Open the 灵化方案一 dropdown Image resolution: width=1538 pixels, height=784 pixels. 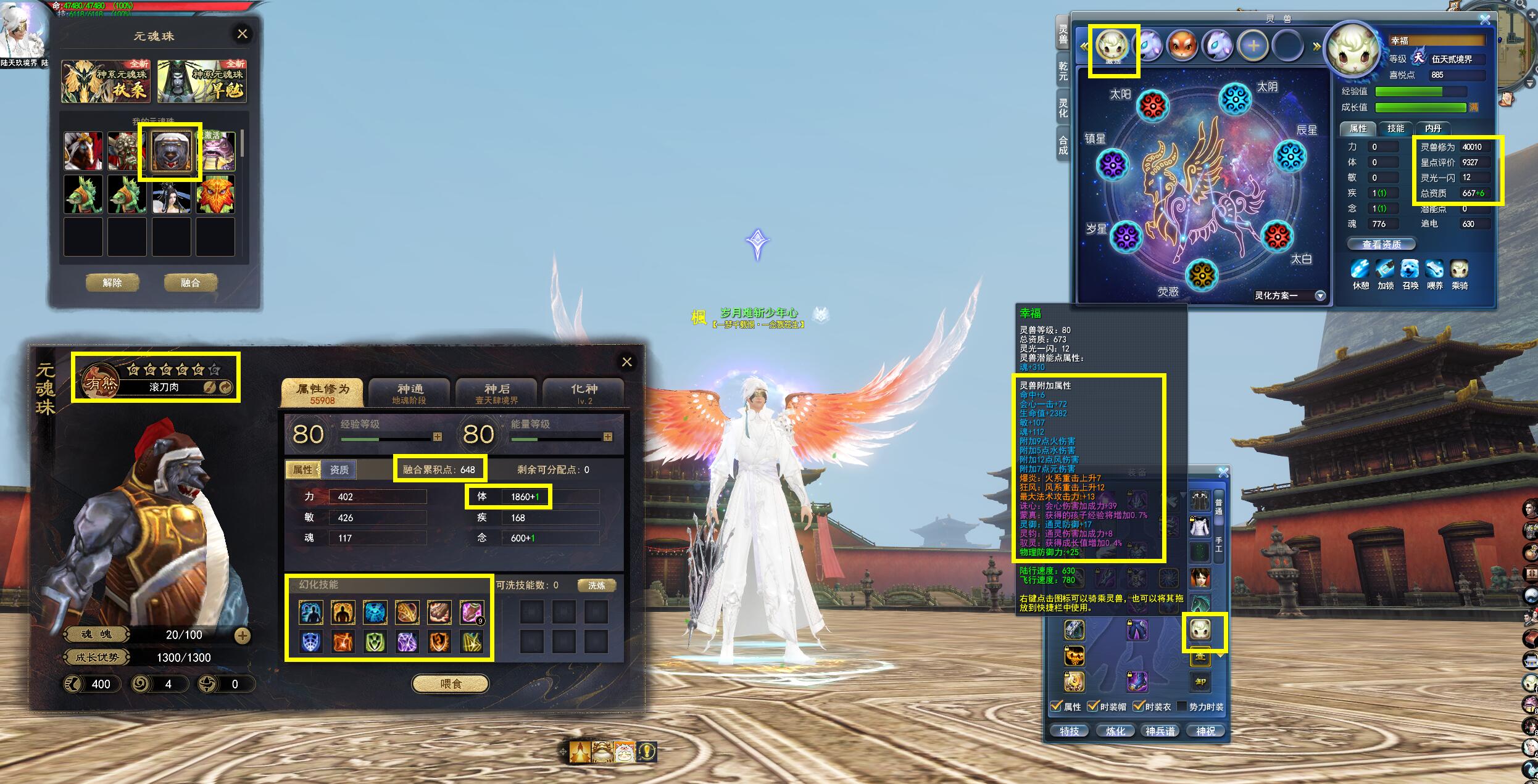[1320, 295]
